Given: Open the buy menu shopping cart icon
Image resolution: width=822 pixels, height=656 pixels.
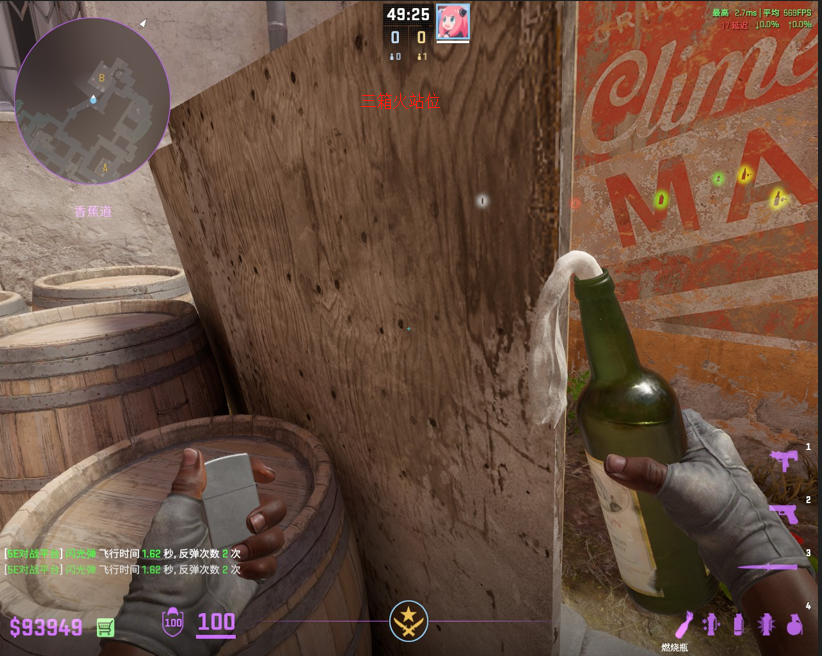Looking at the screenshot, I should 104,627.
